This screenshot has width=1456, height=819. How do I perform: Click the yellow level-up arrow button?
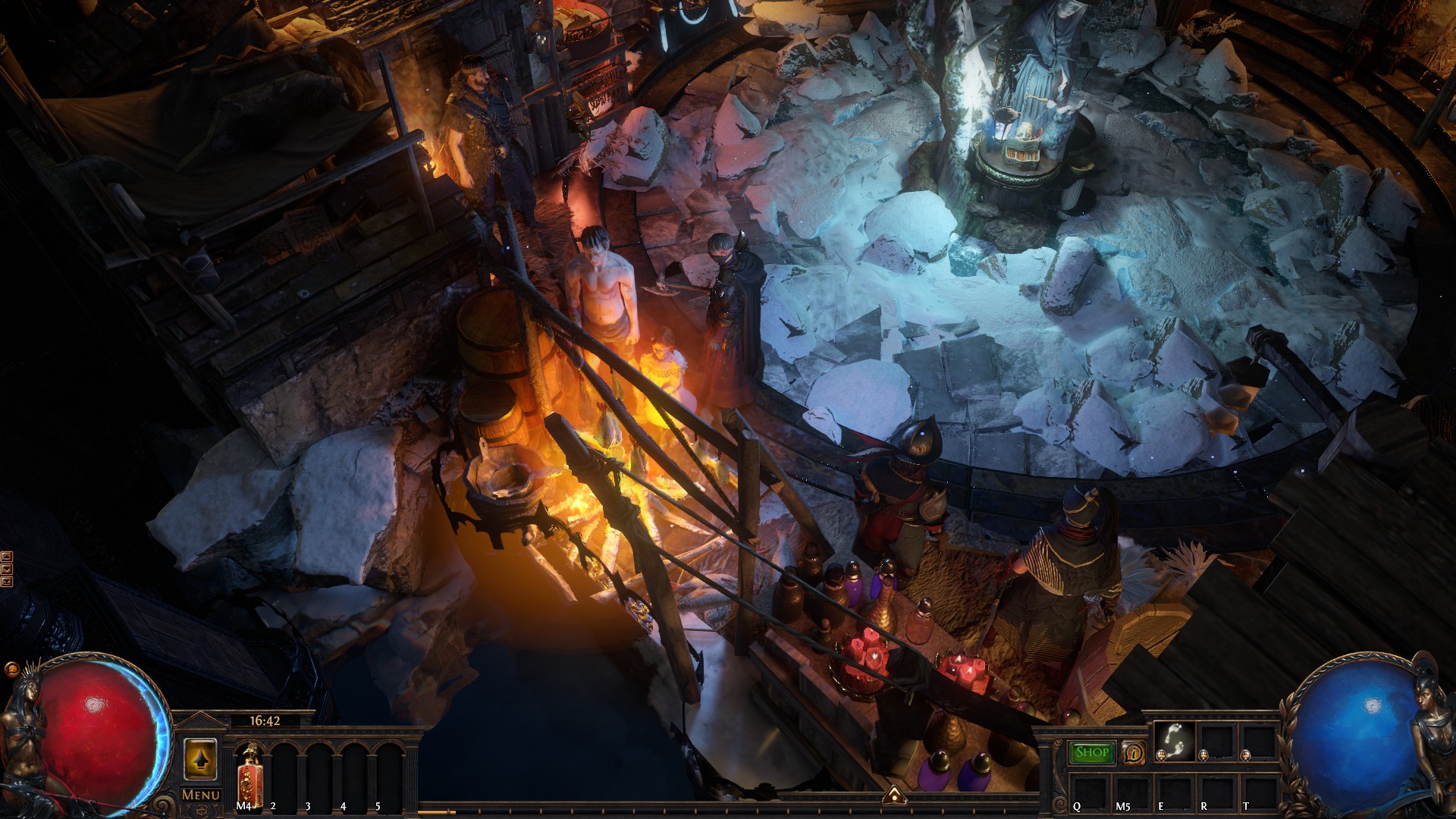[201, 759]
